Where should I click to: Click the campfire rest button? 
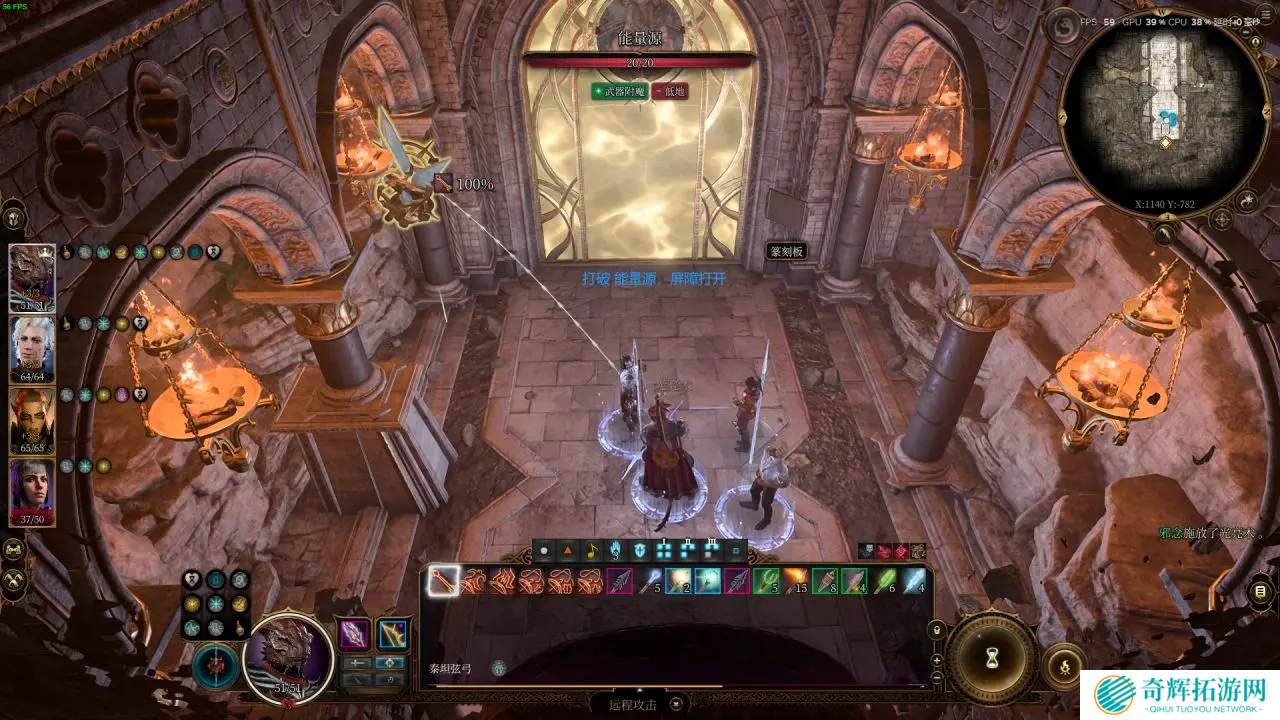(1064, 664)
